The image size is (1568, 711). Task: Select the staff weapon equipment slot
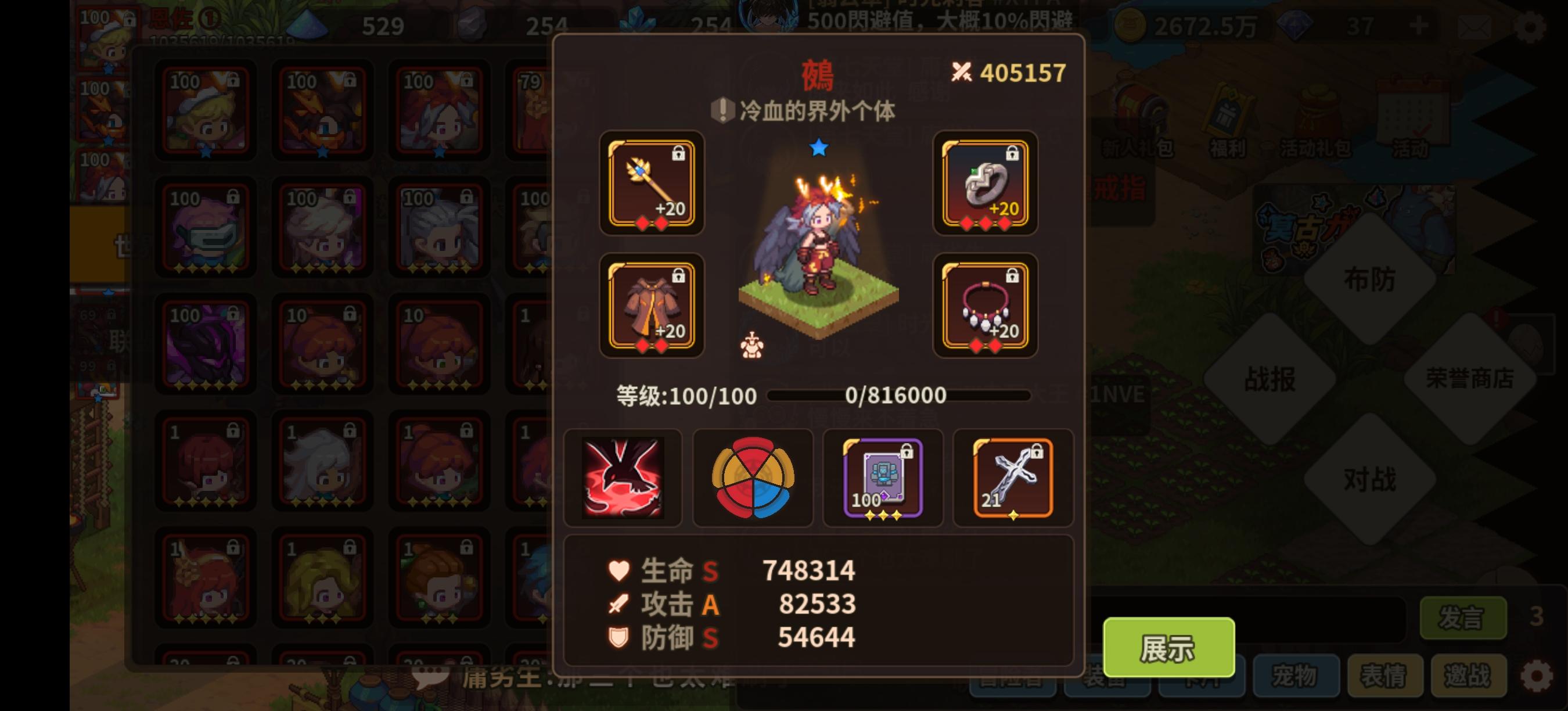pos(652,185)
